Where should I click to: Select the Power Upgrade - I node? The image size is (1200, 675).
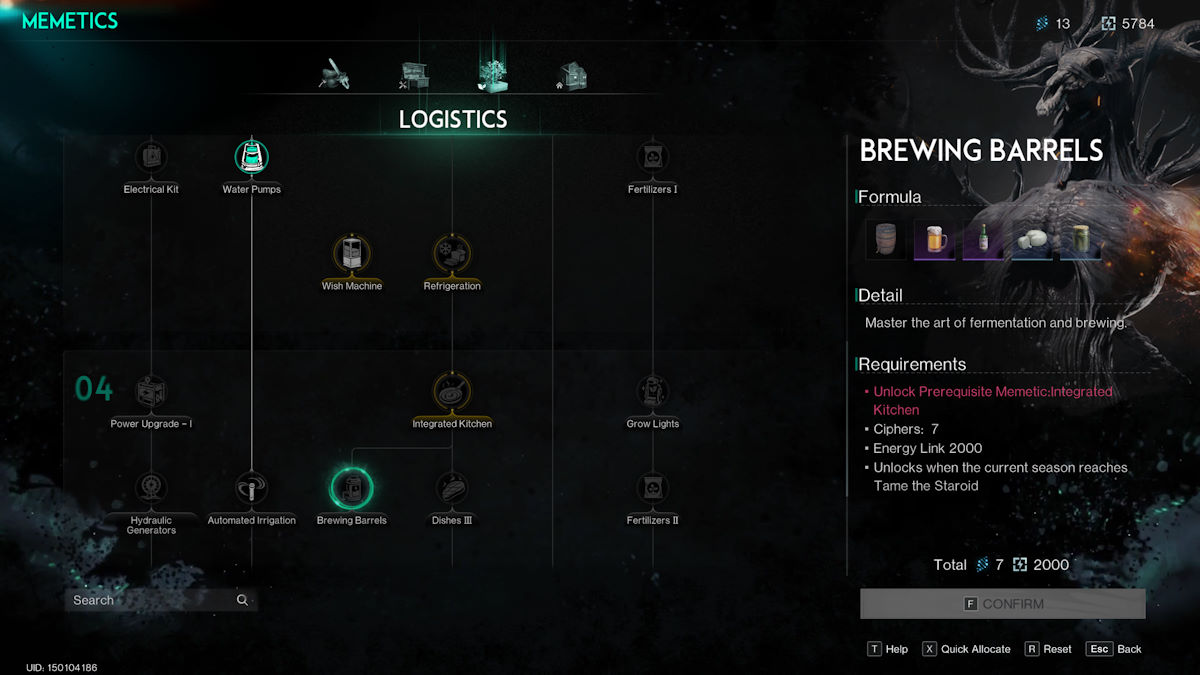(x=151, y=391)
